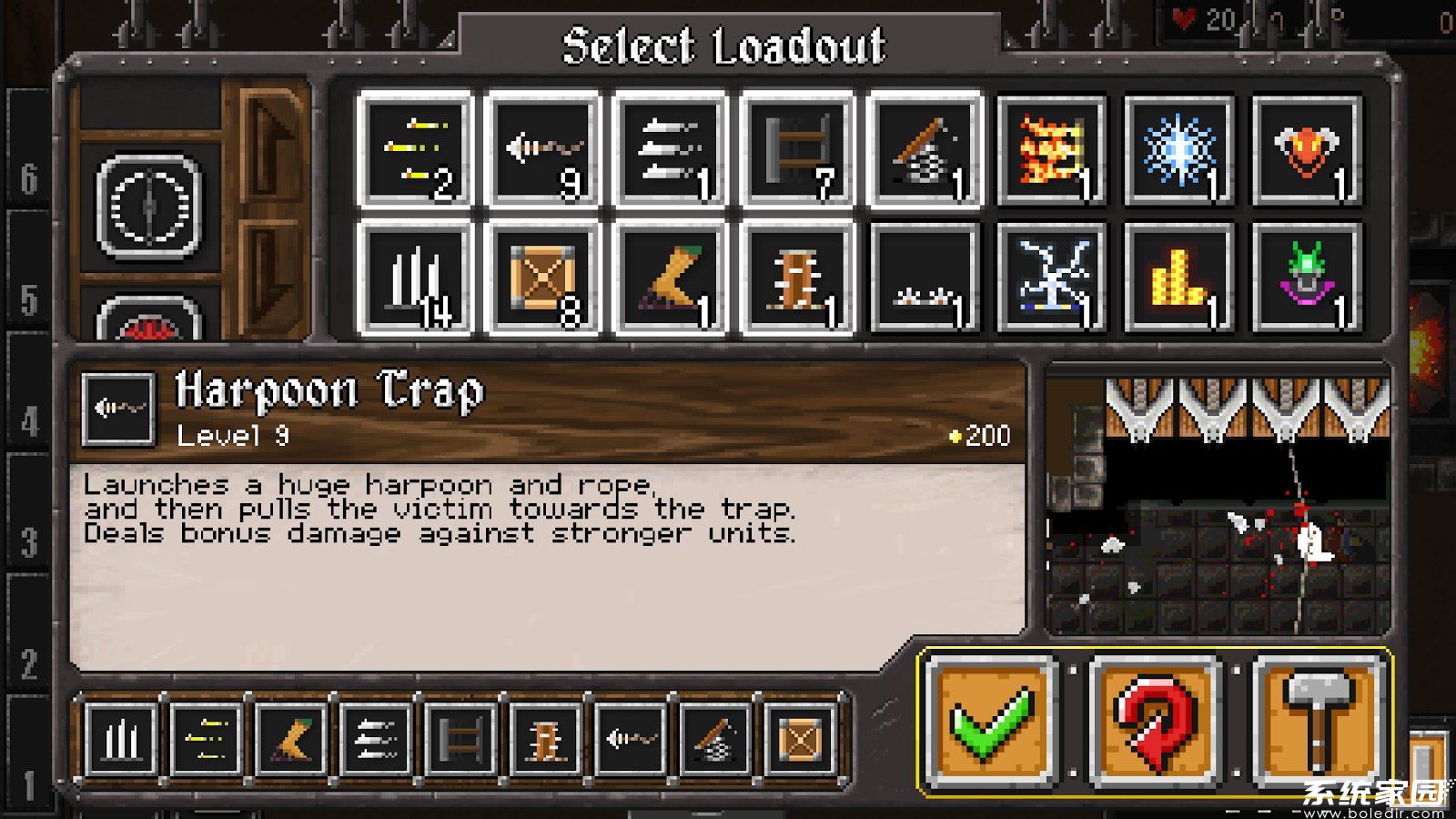The height and width of the screenshot is (819, 1456).
Task: Click the floor spikes in loadout bar
Action: coord(122,739)
